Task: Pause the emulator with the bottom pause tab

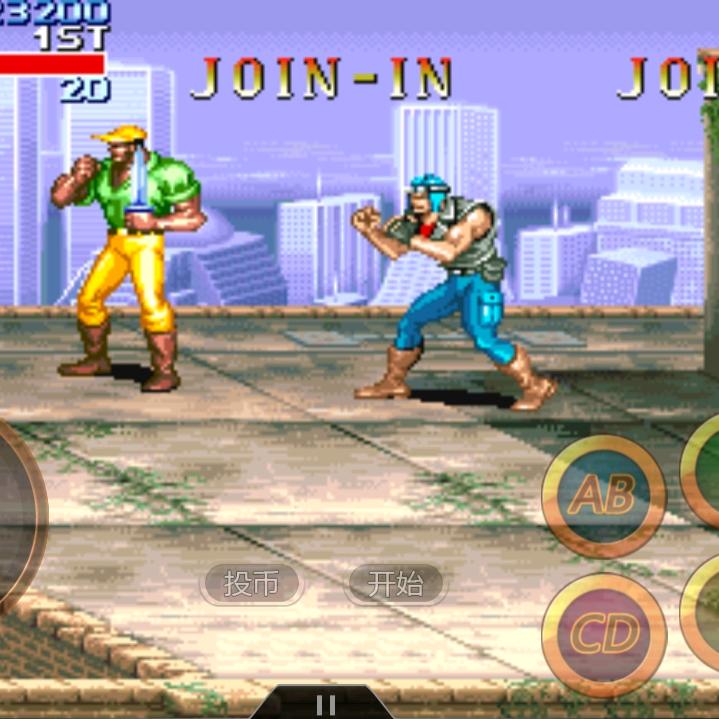Action: [x=322, y=704]
